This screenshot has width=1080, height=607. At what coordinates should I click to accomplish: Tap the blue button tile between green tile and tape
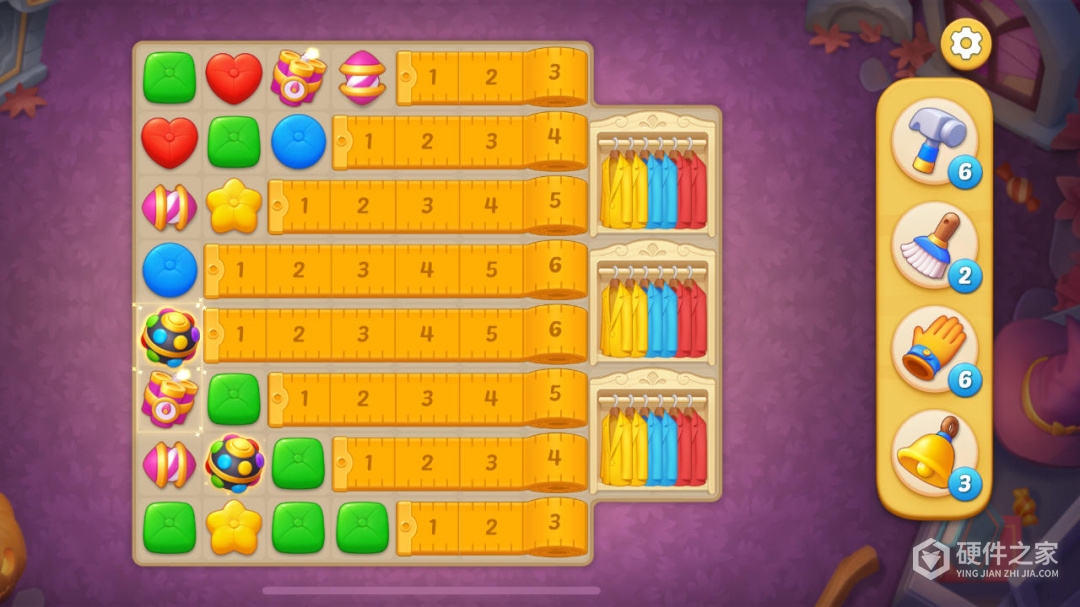tap(298, 141)
